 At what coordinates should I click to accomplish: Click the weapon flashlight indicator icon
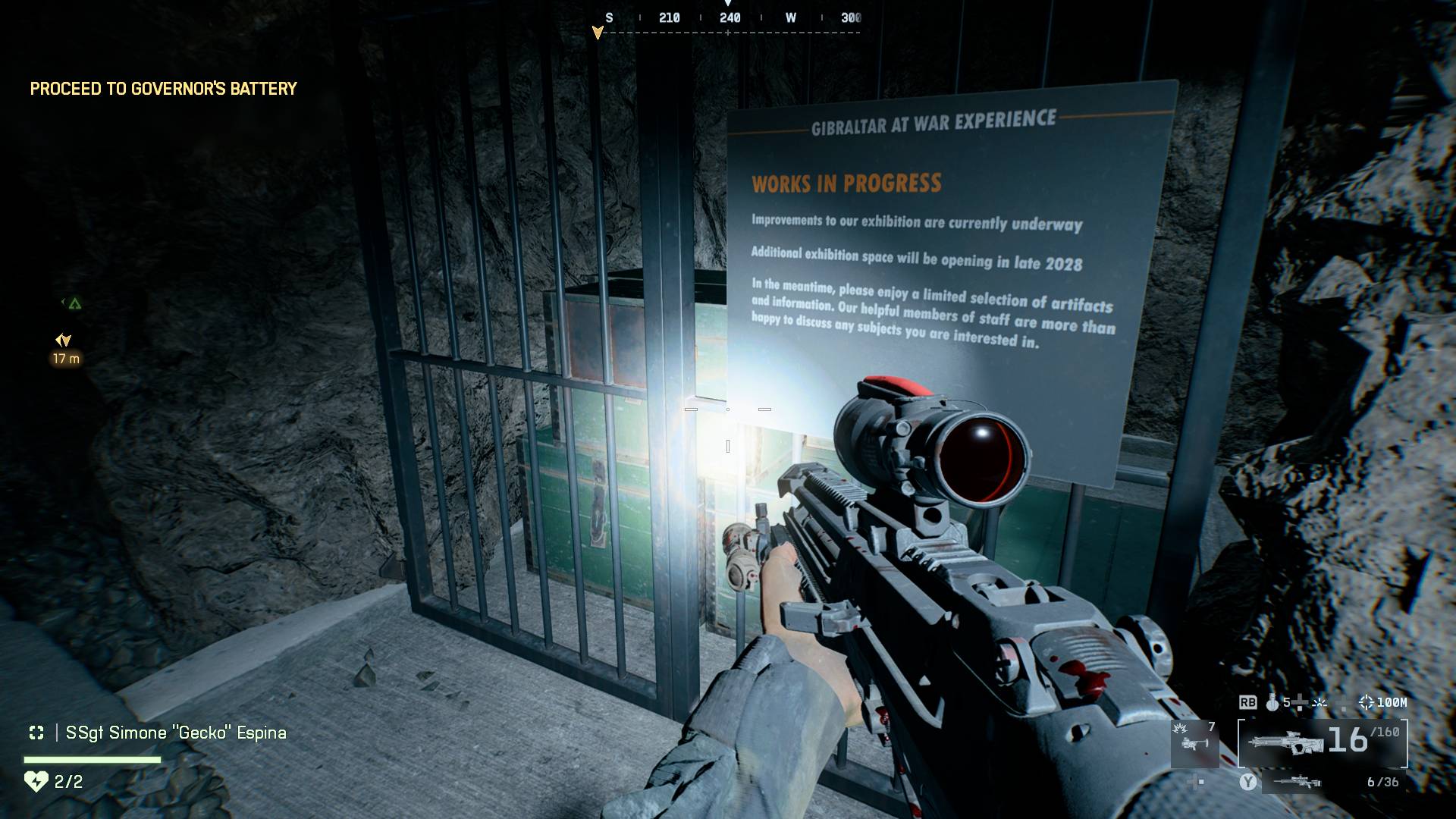(x=1319, y=703)
